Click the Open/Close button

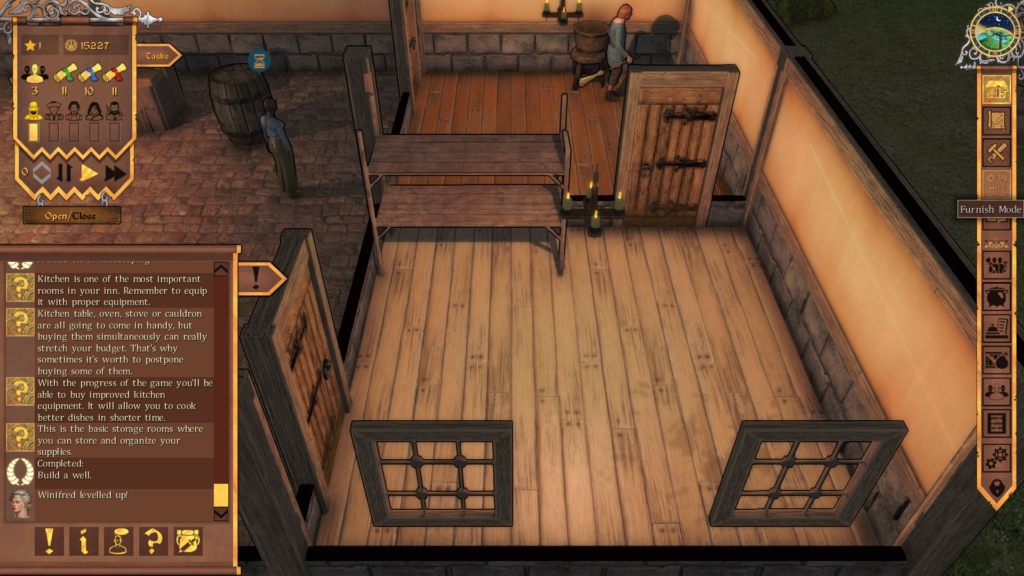click(x=72, y=215)
